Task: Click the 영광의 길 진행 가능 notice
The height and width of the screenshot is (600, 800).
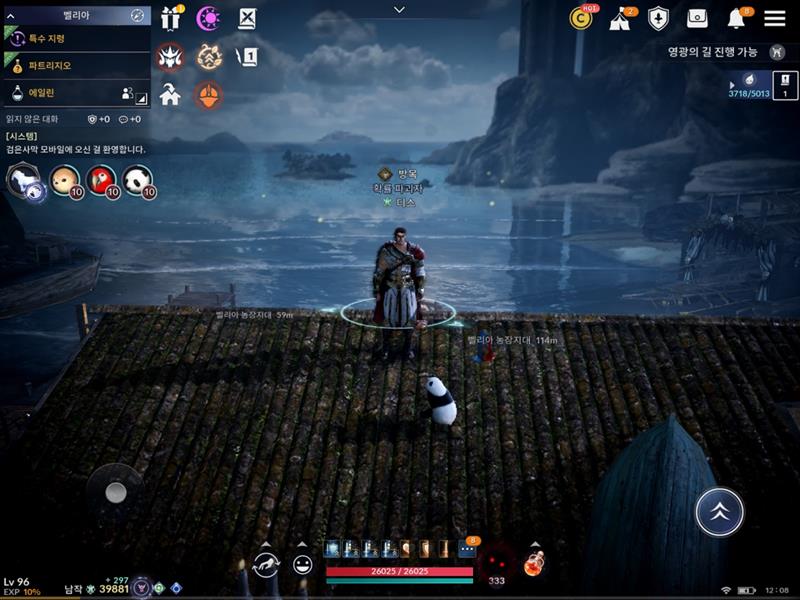Action: [720, 51]
